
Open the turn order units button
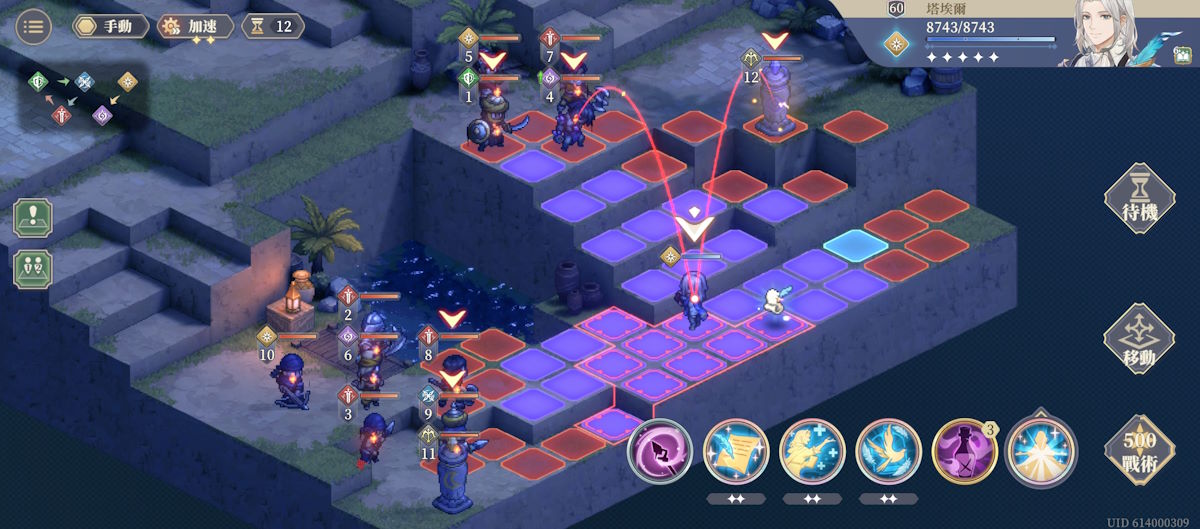[x=33, y=268]
